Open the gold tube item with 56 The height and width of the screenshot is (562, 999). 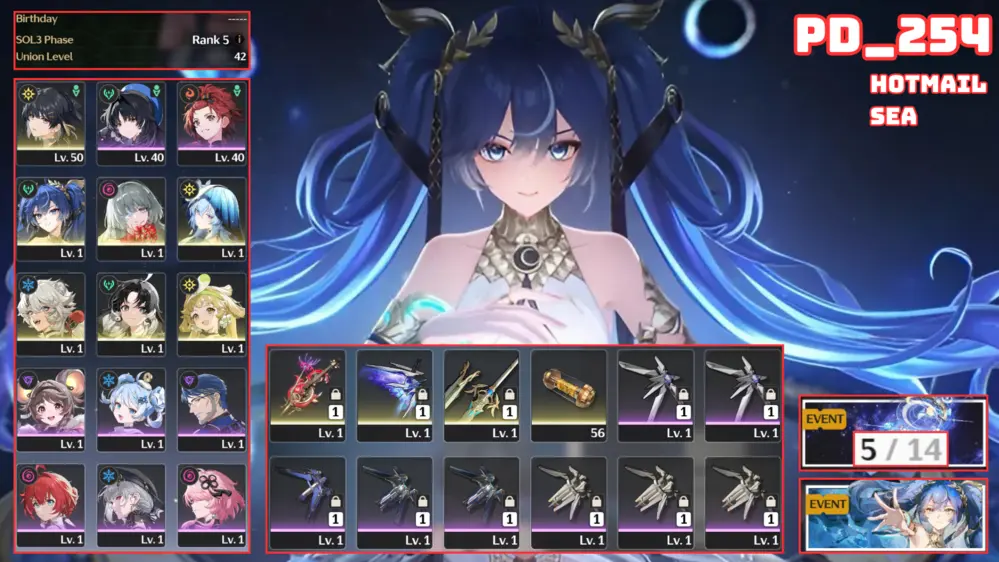(x=568, y=394)
